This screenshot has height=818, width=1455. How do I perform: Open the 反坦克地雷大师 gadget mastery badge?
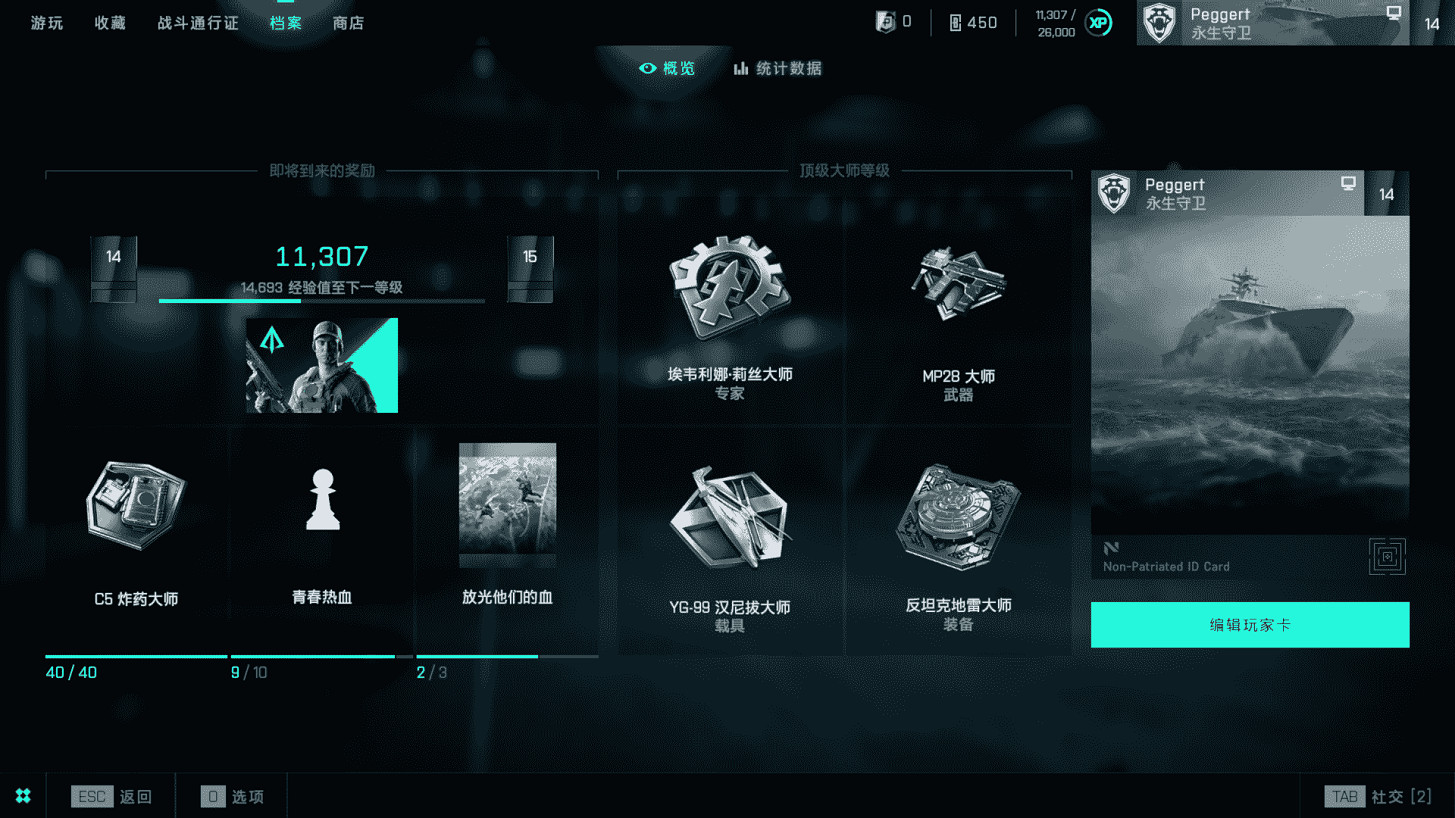(958, 520)
